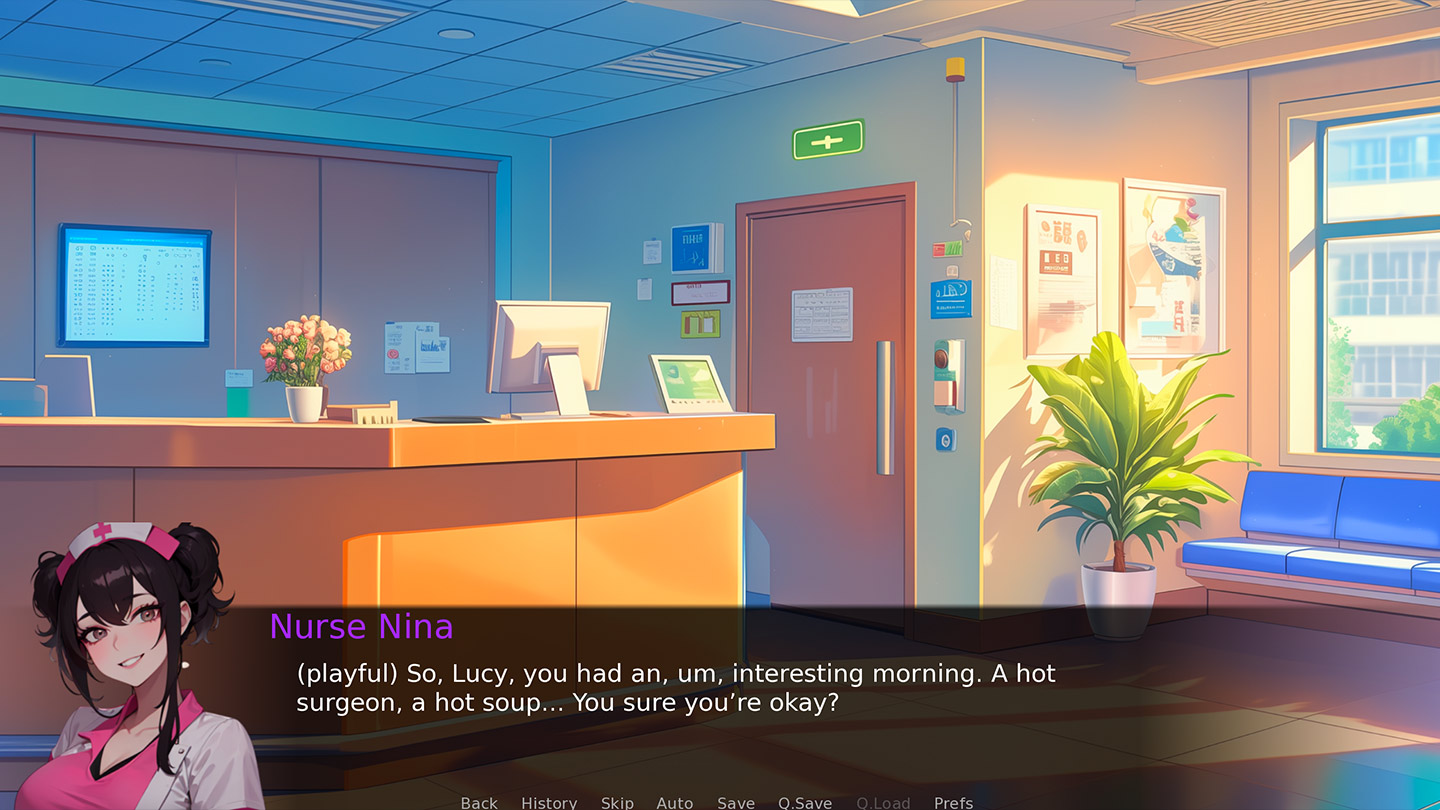Click the dialogue box to advance text
This screenshot has width=1440, height=810.
point(700,690)
